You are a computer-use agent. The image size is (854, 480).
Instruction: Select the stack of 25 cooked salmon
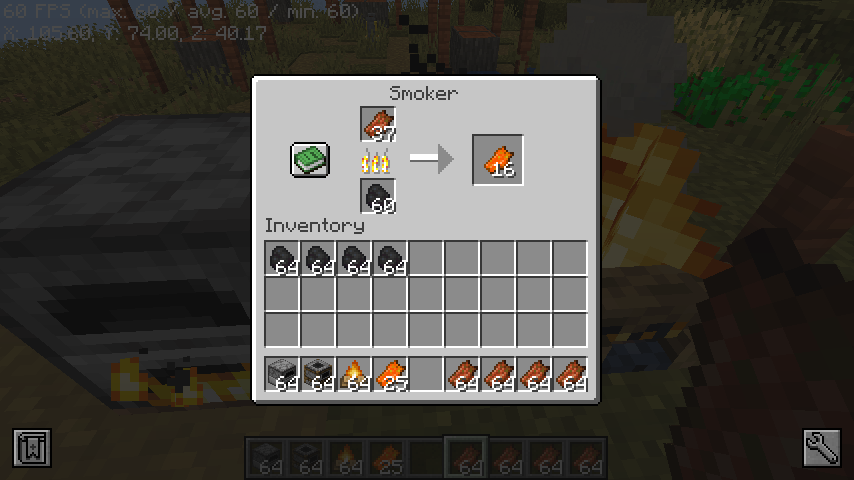pos(391,375)
